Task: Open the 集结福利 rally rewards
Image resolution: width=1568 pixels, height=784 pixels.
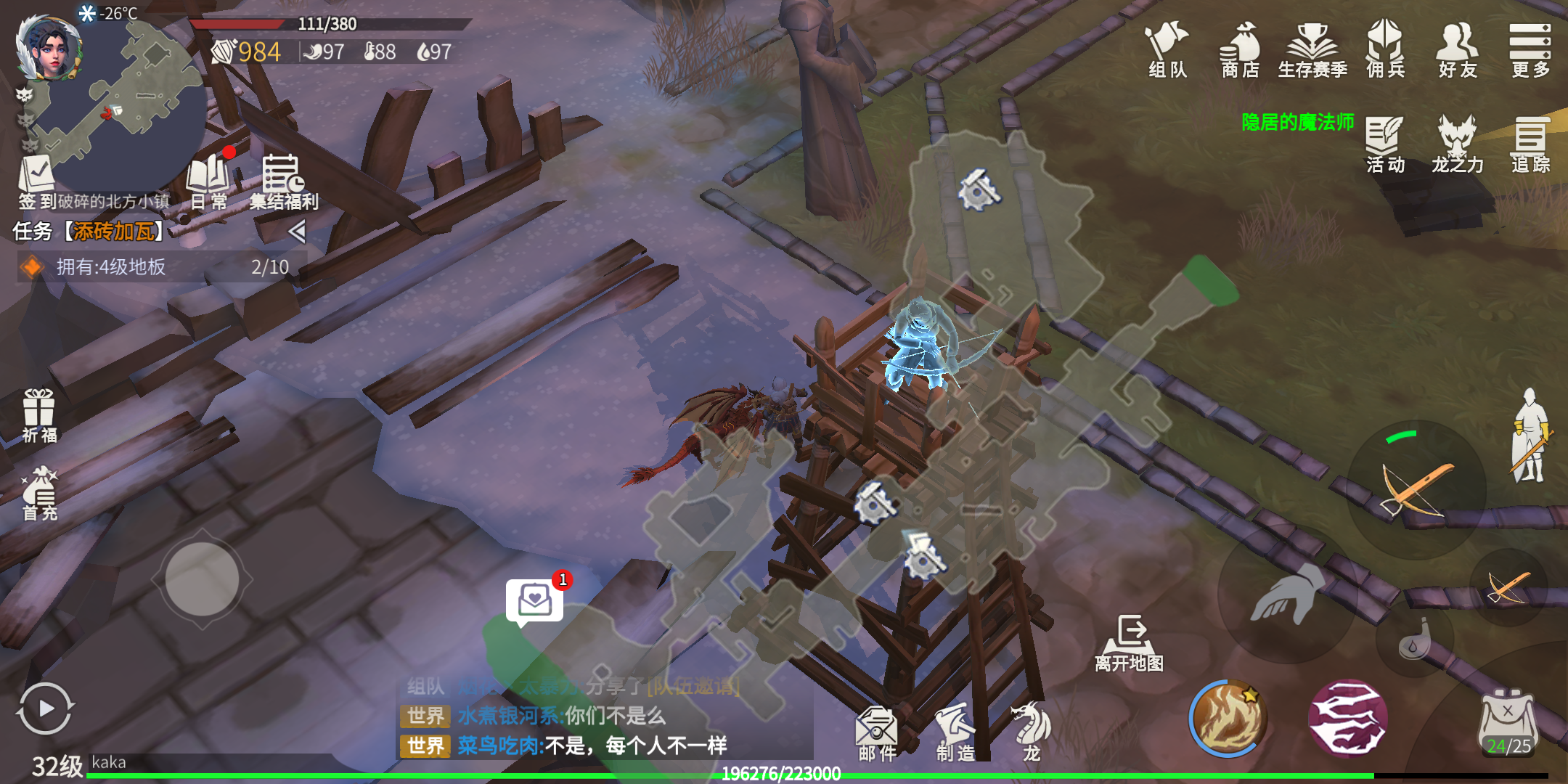Action: tap(283, 181)
